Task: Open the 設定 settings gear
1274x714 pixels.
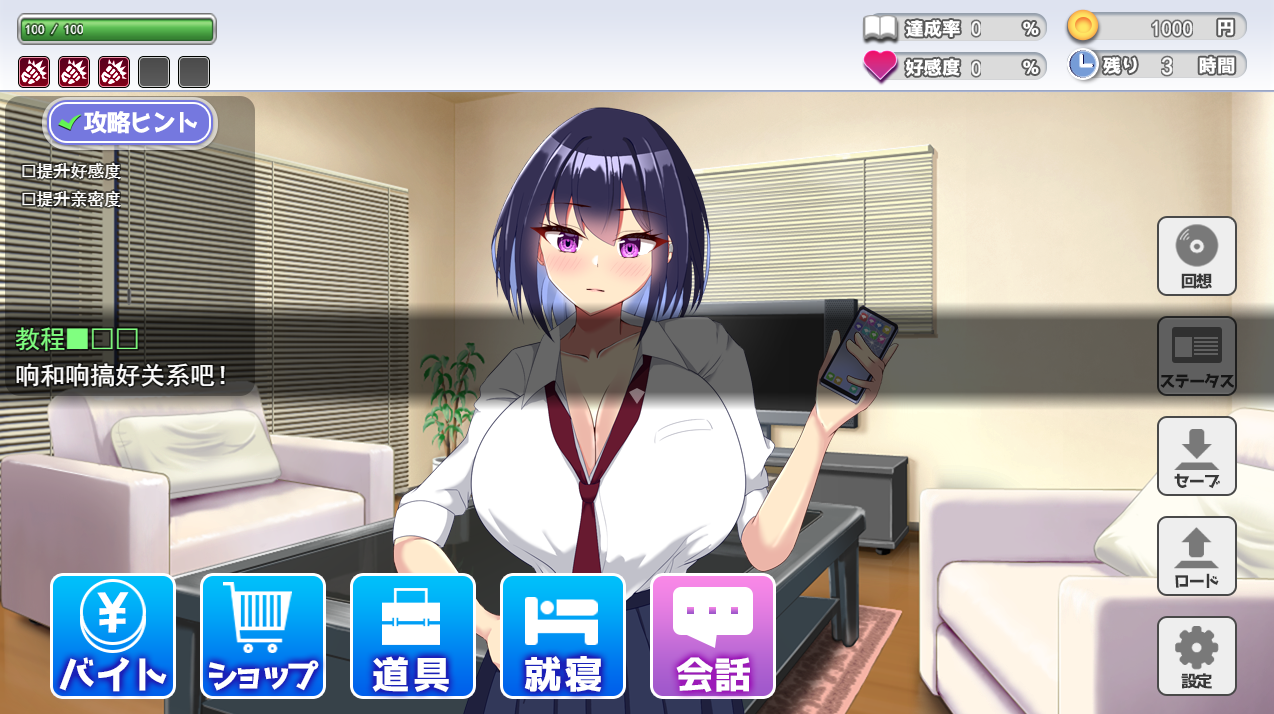Action: [1196, 656]
